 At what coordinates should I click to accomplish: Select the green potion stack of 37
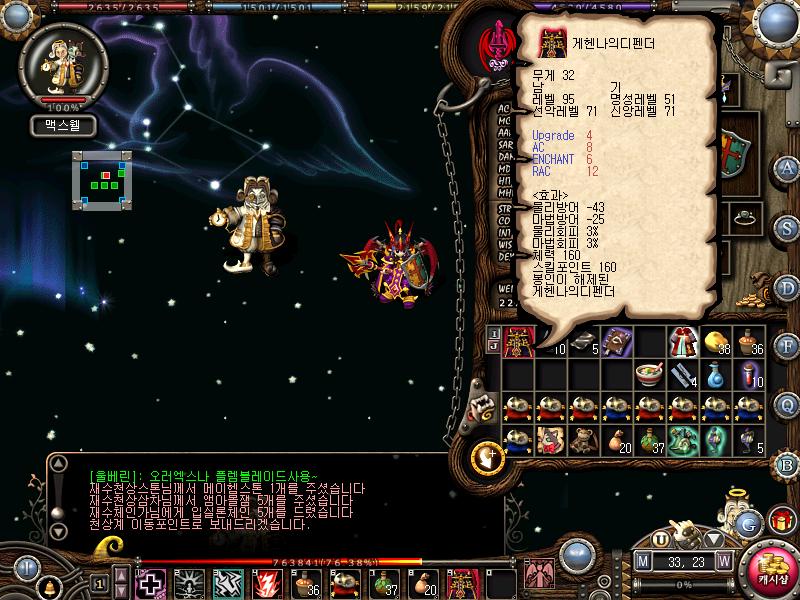[650, 440]
